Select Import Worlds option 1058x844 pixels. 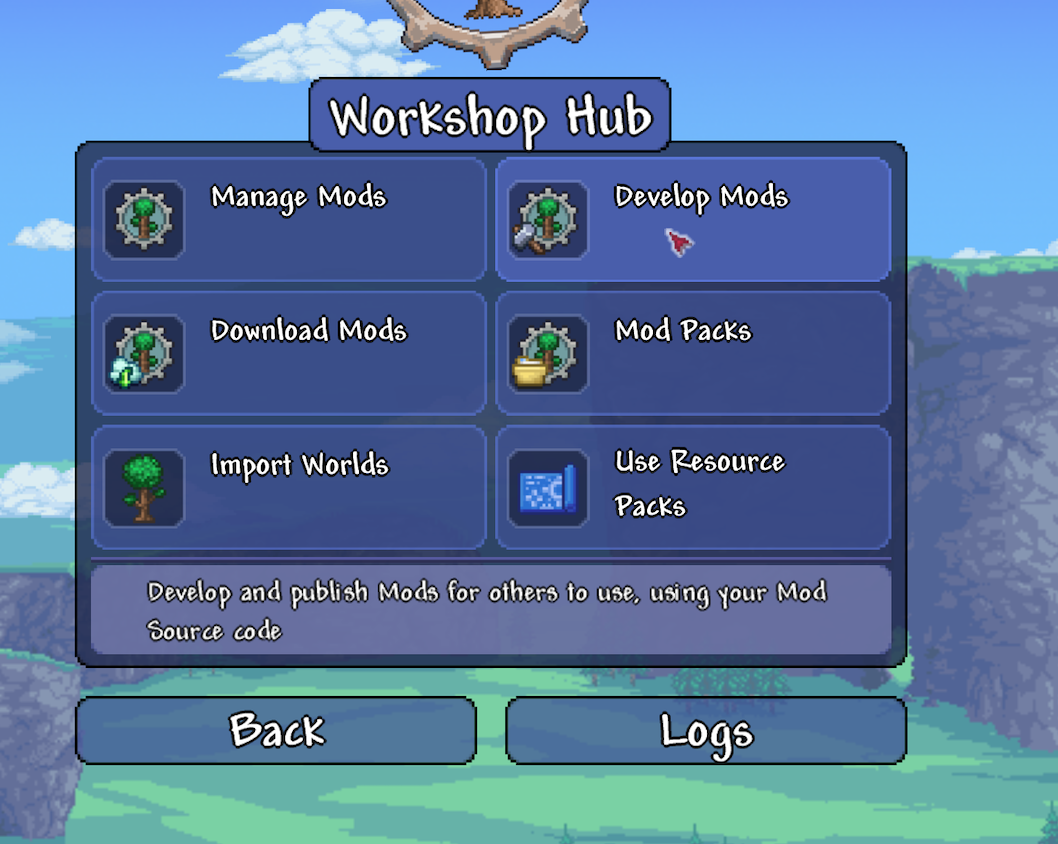289,488
